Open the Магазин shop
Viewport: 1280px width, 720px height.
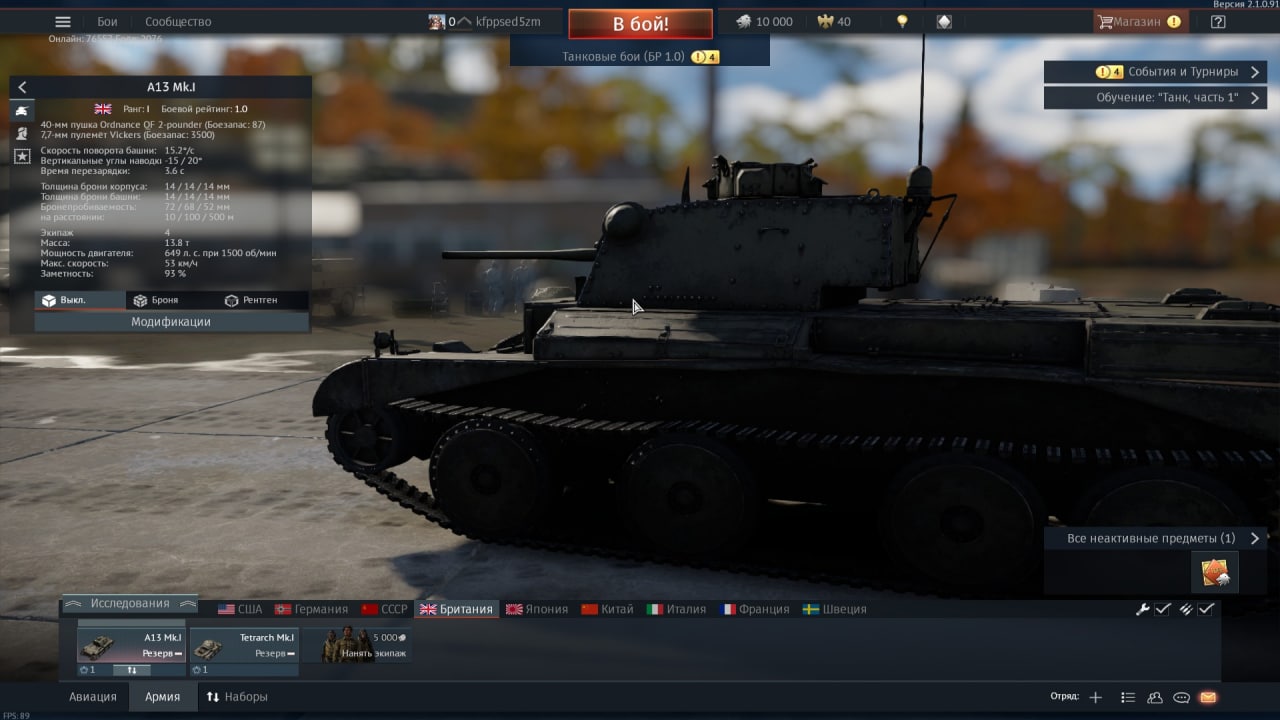(1140, 22)
